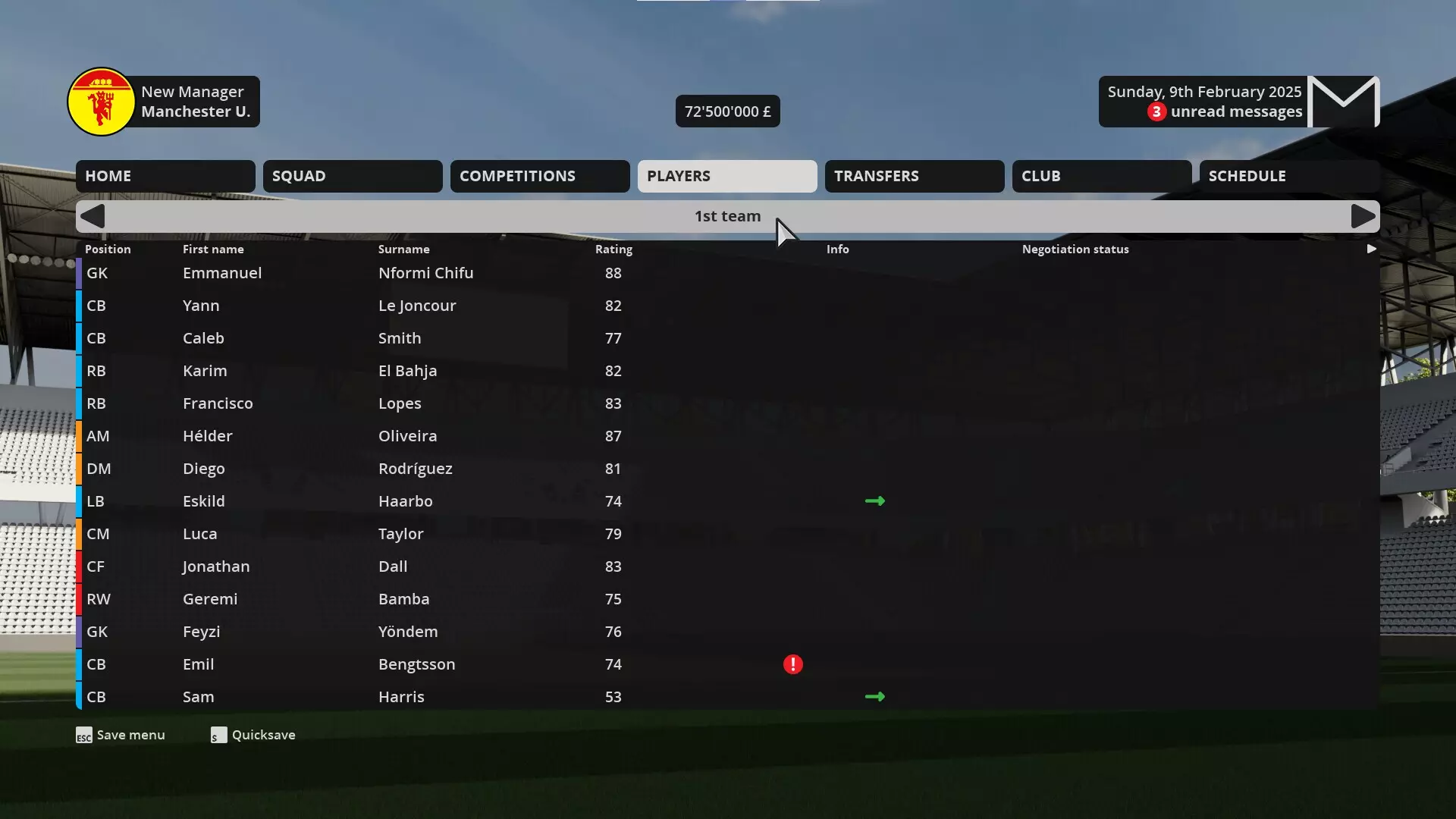Click the S key icon near Quicksave
The height and width of the screenshot is (819, 1456).
(218, 735)
